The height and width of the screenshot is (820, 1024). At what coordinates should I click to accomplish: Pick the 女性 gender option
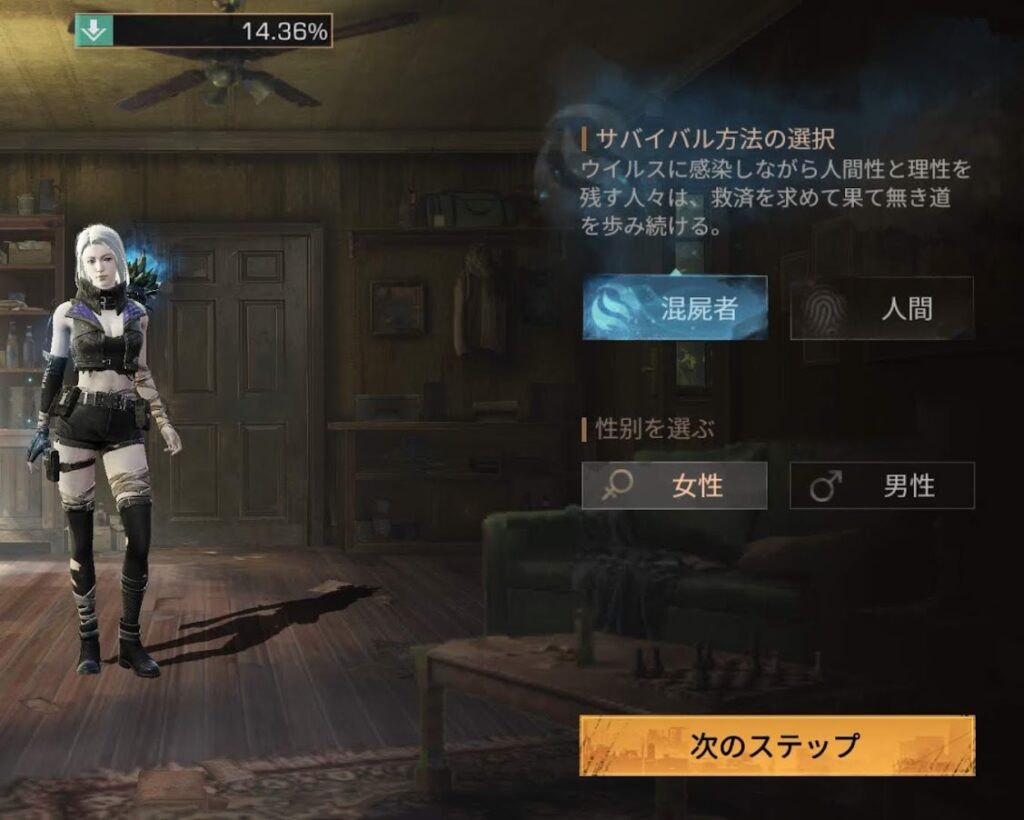(675, 486)
